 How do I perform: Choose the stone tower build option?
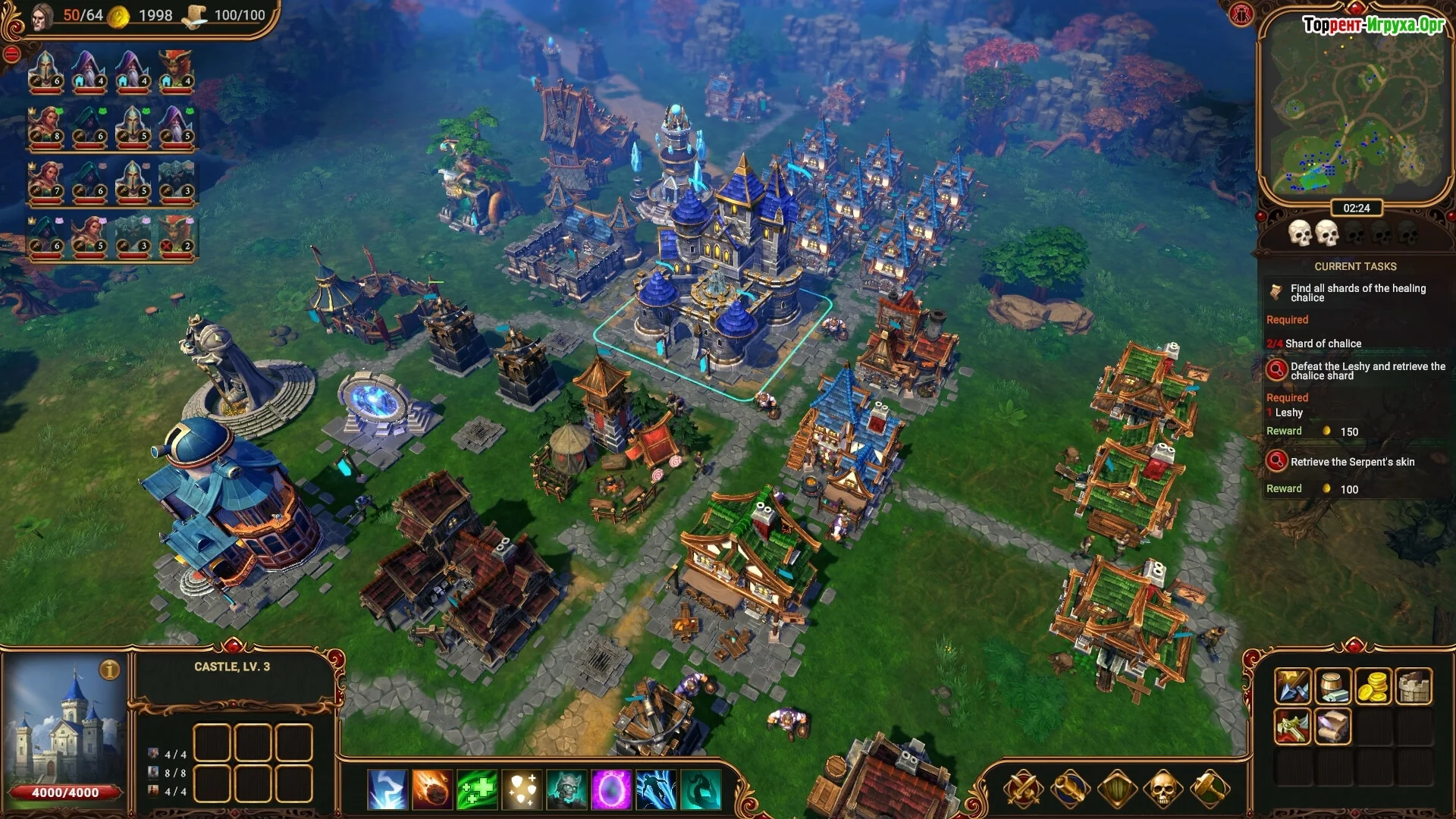(x=1414, y=686)
